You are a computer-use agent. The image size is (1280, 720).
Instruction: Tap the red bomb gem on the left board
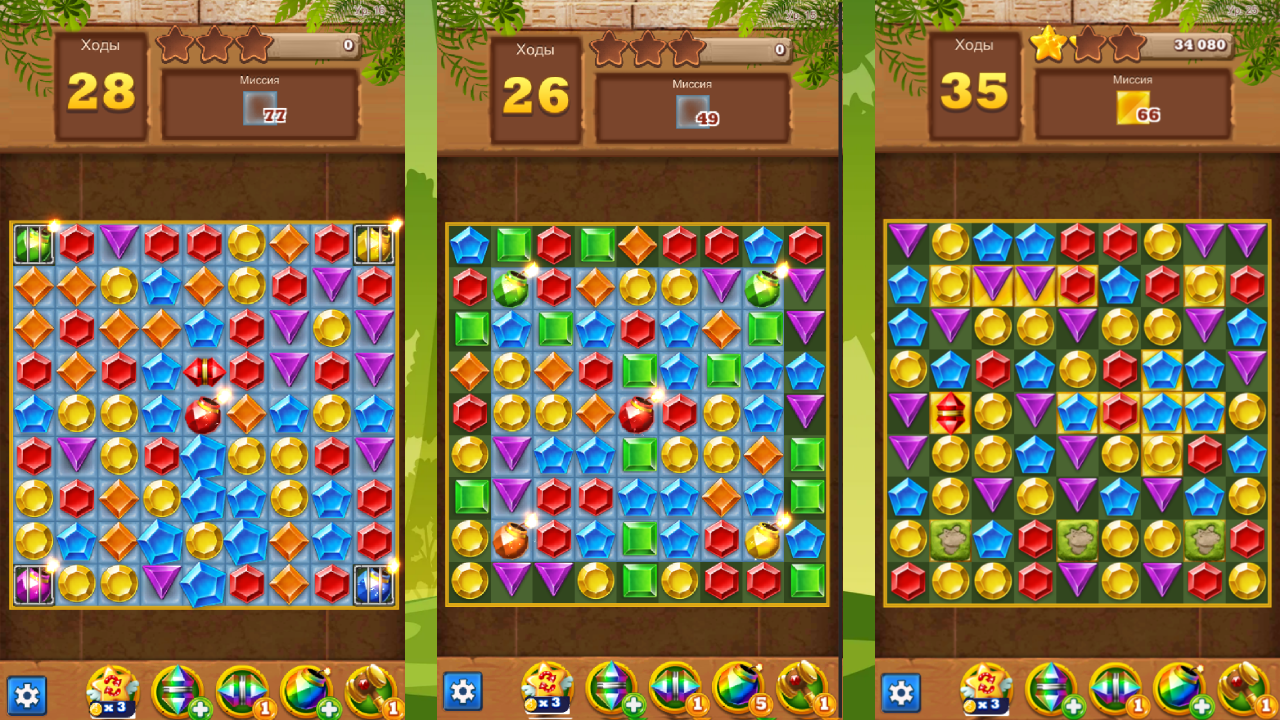tap(203, 412)
